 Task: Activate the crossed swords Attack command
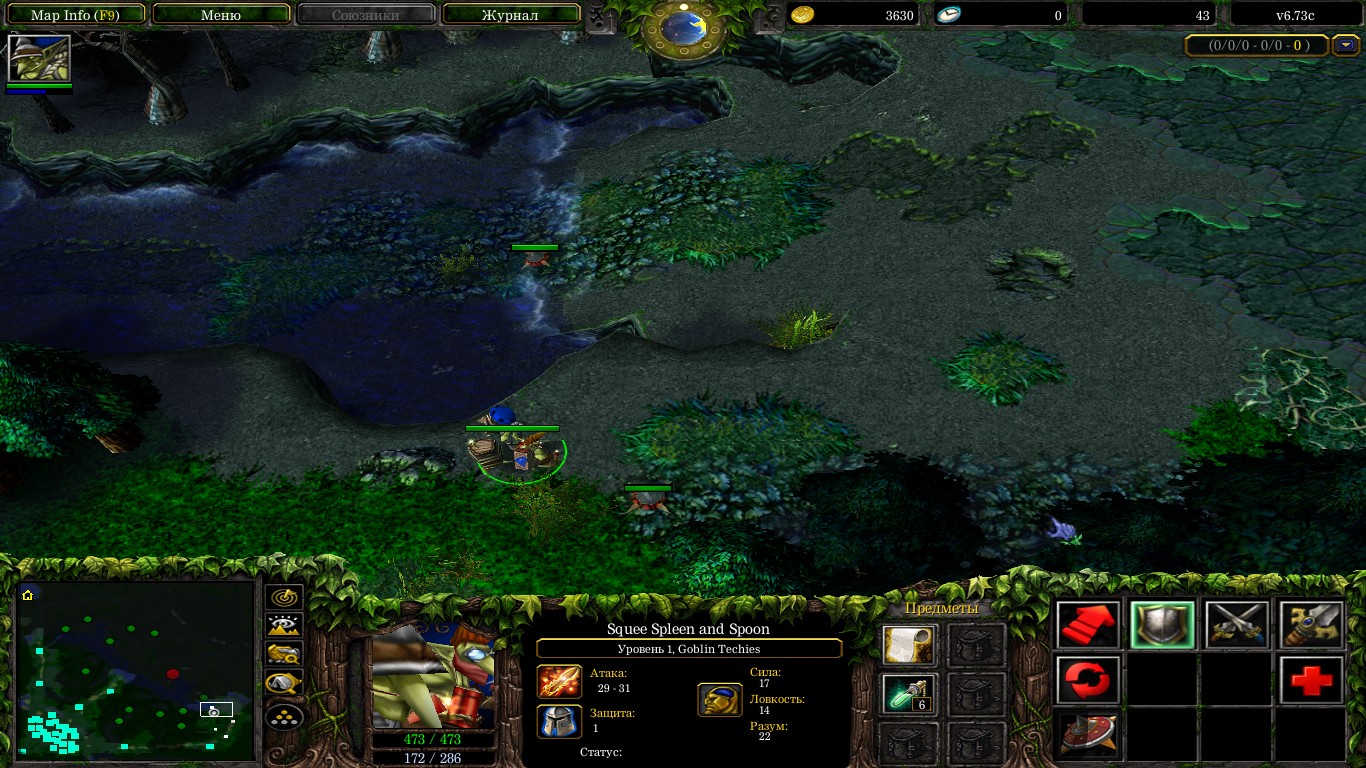(1237, 625)
